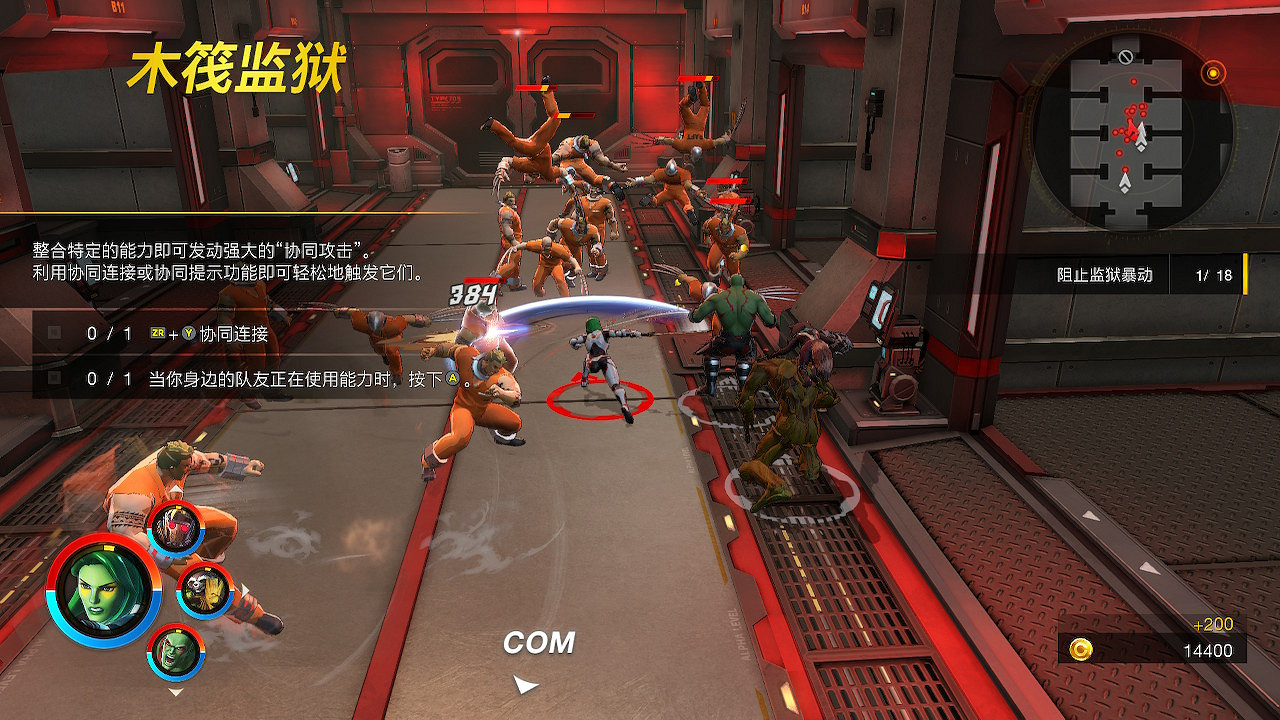
Task: Check the second tutorial task checkbox
Action: click(55, 377)
